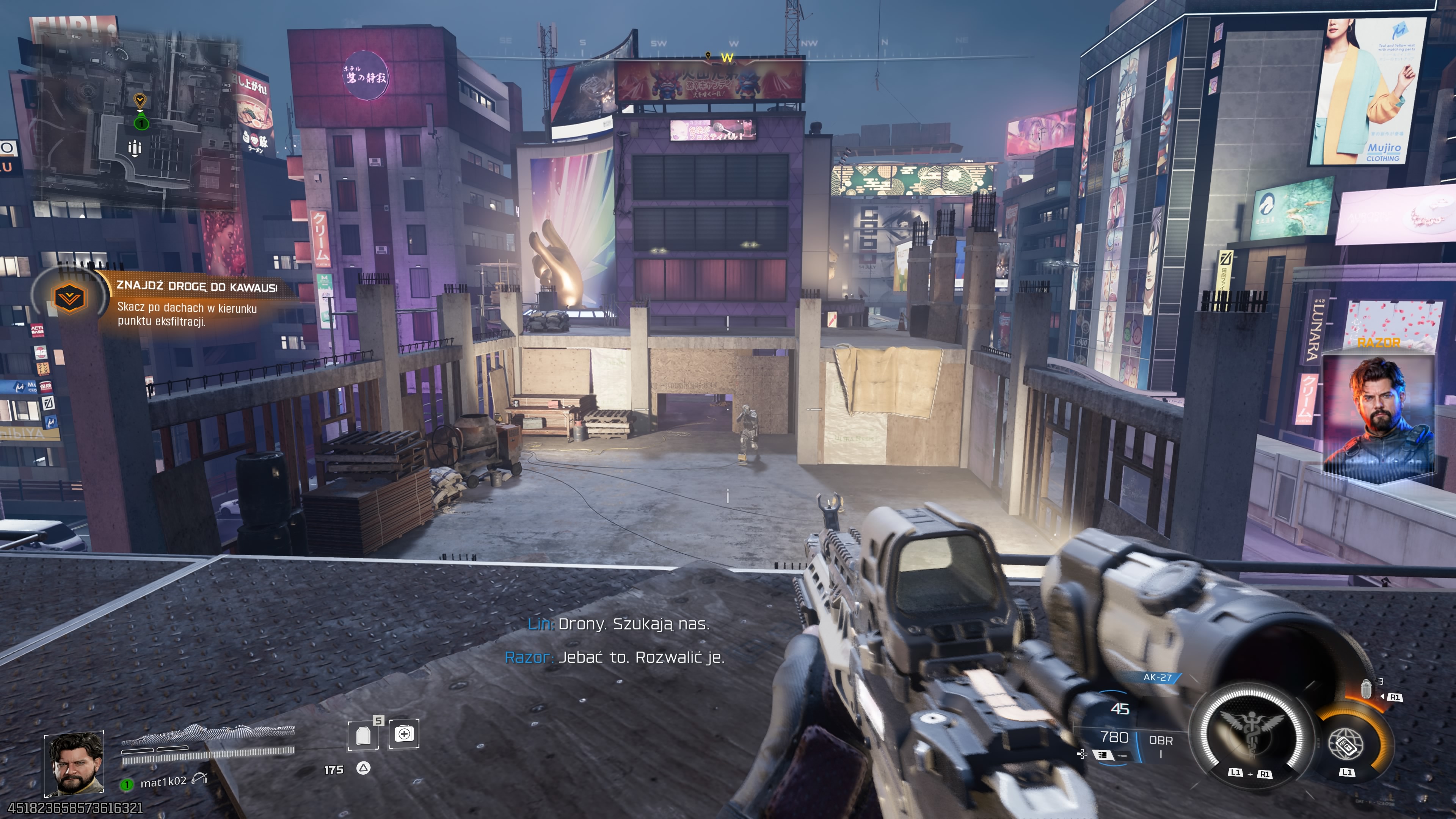Click the AK-27 weapon label
This screenshot has height=819, width=1456.
coord(1157,677)
